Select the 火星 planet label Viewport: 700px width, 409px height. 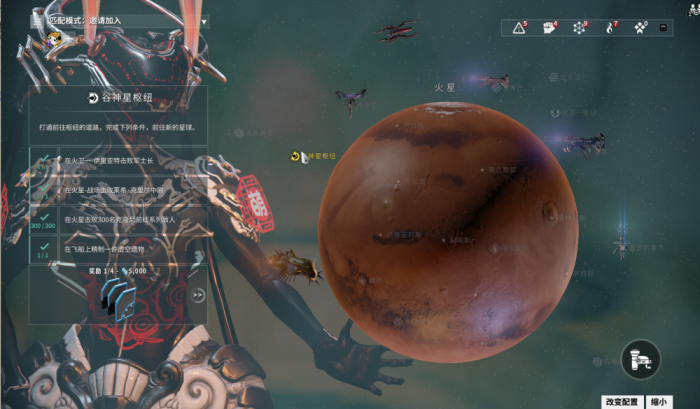tap(444, 88)
